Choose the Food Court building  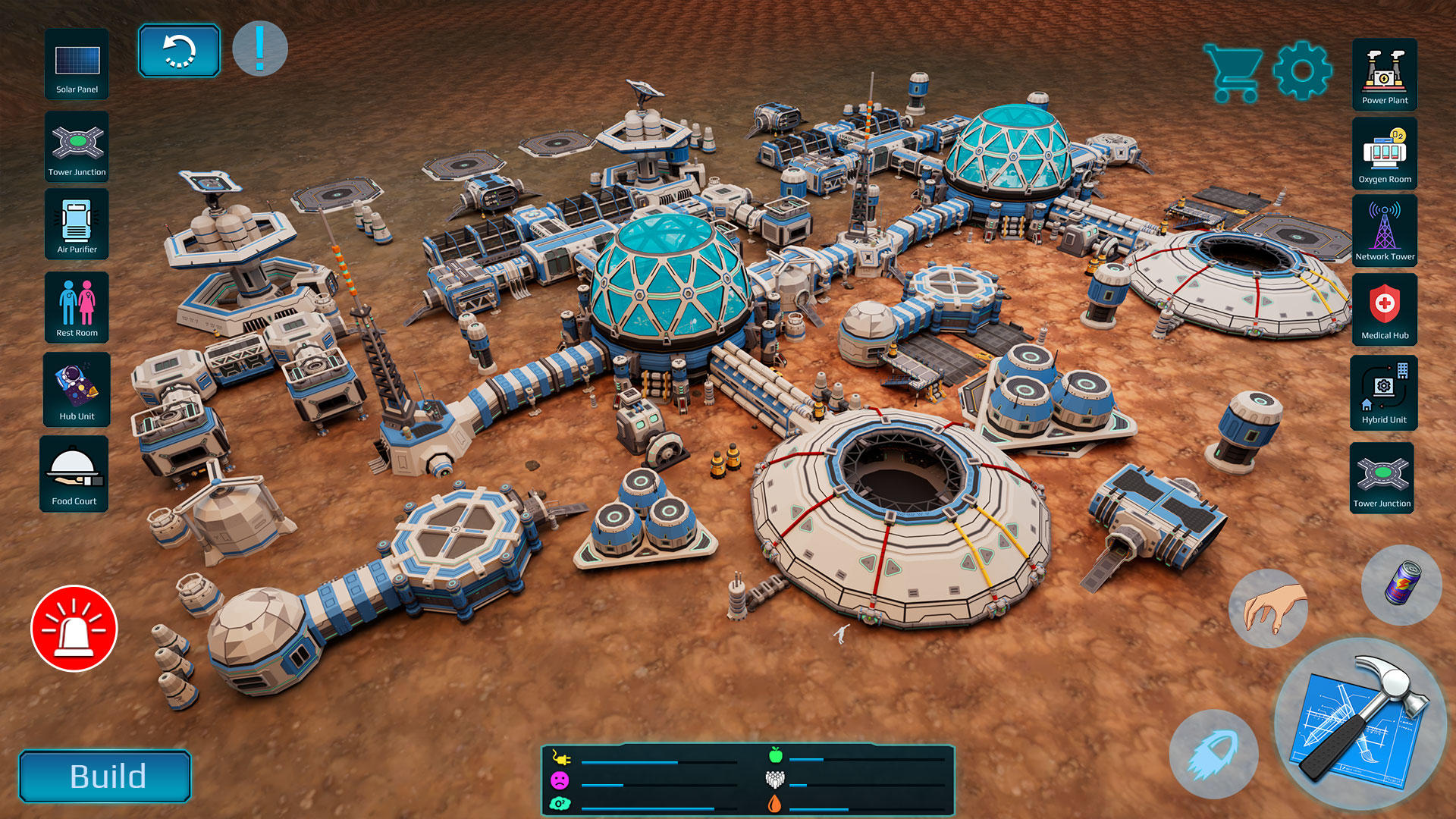coord(74,474)
